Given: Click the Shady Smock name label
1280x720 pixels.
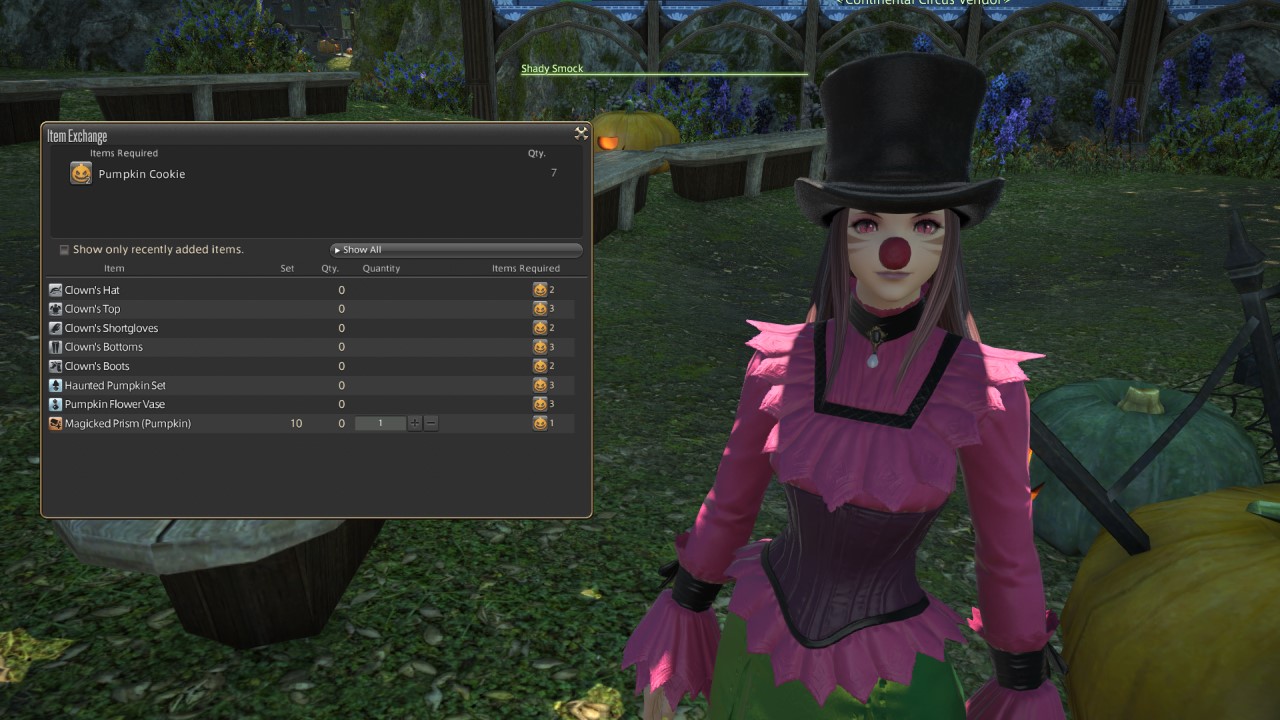Looking at the screenshot, I should 552,68.
